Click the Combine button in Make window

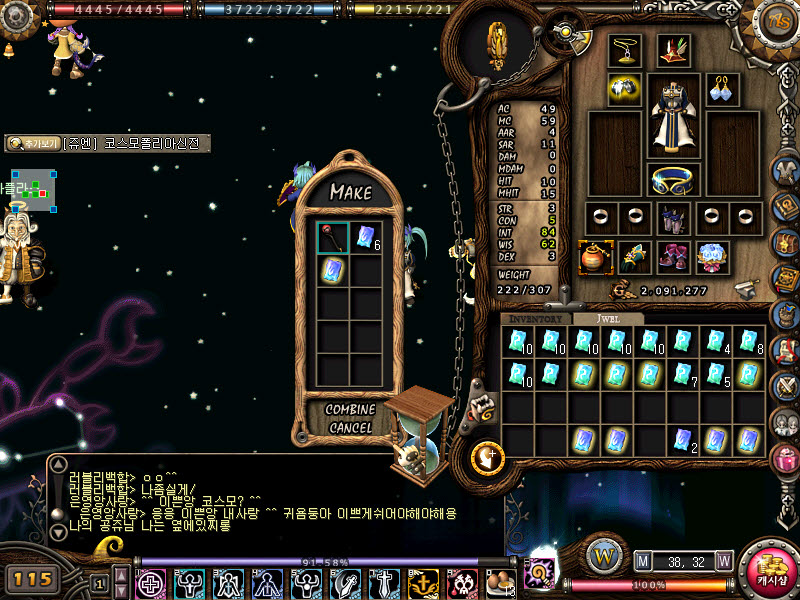pyautogui.click(x=350, y=409)
